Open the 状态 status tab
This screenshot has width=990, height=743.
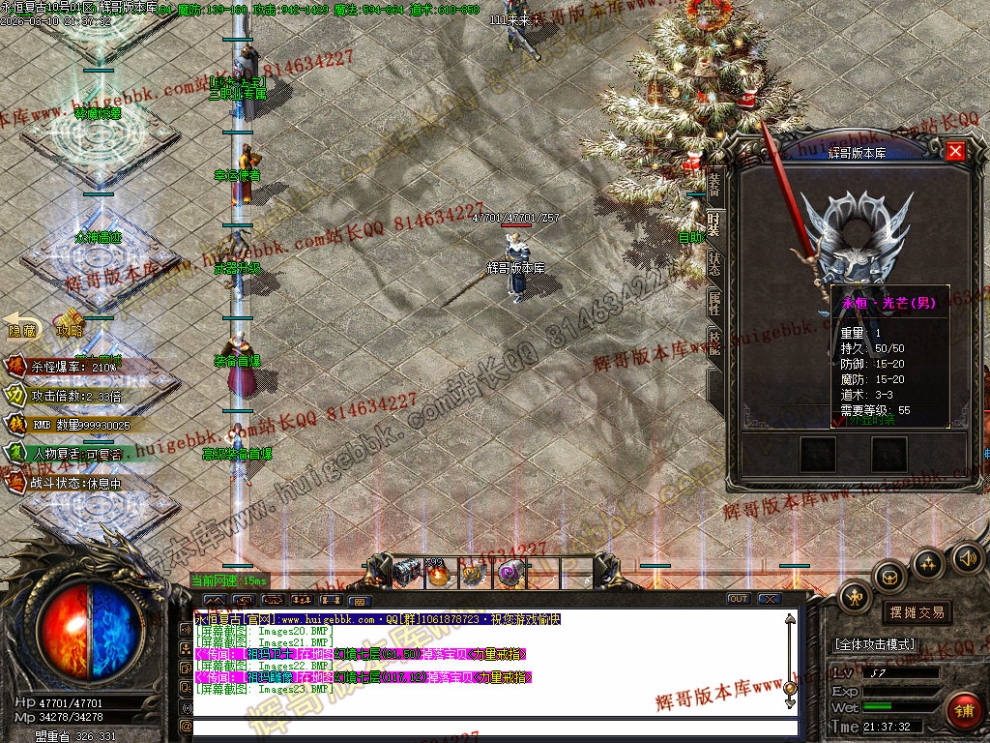[x=715, y=264]
